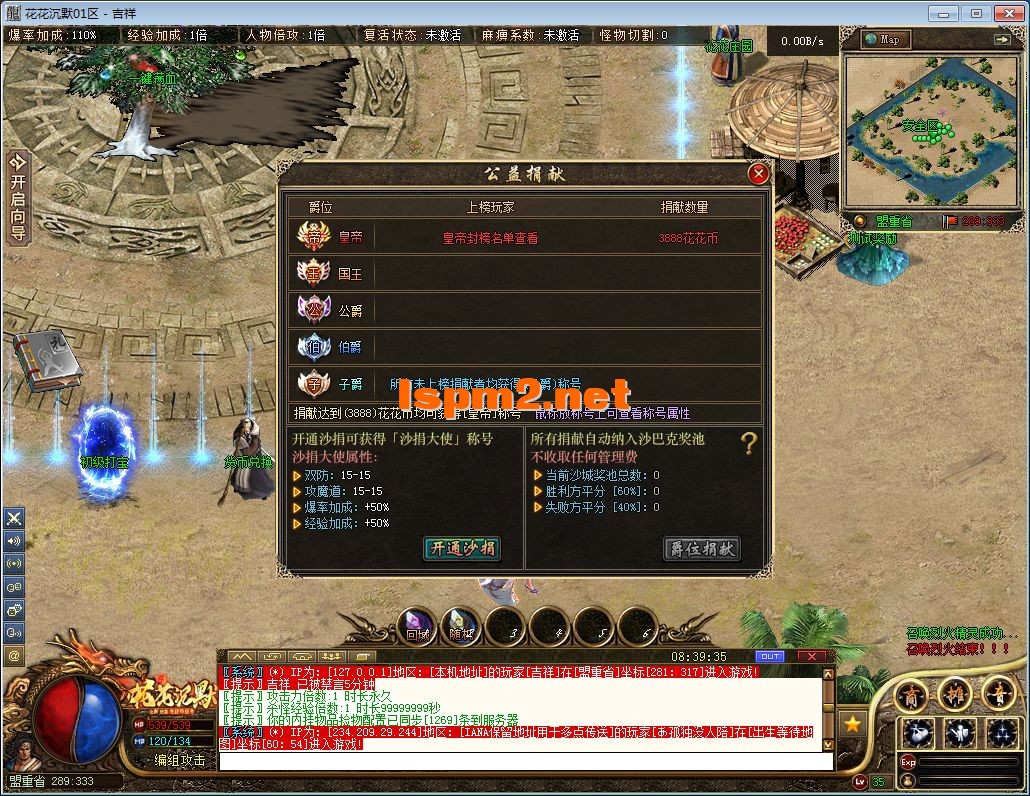View the 皇帝封榜名单查看 list link
The height and width of the screenshot is (796, 1030).
pos(490,238)
